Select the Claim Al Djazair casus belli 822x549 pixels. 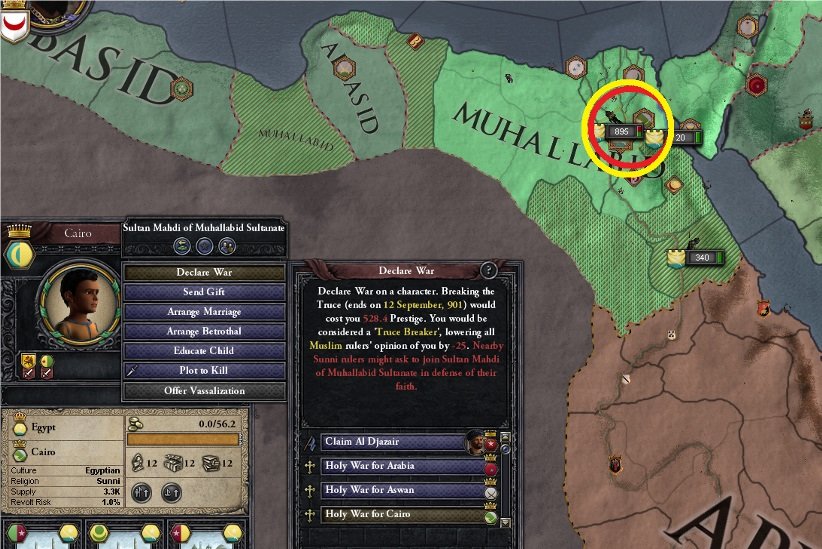(390, 441)
